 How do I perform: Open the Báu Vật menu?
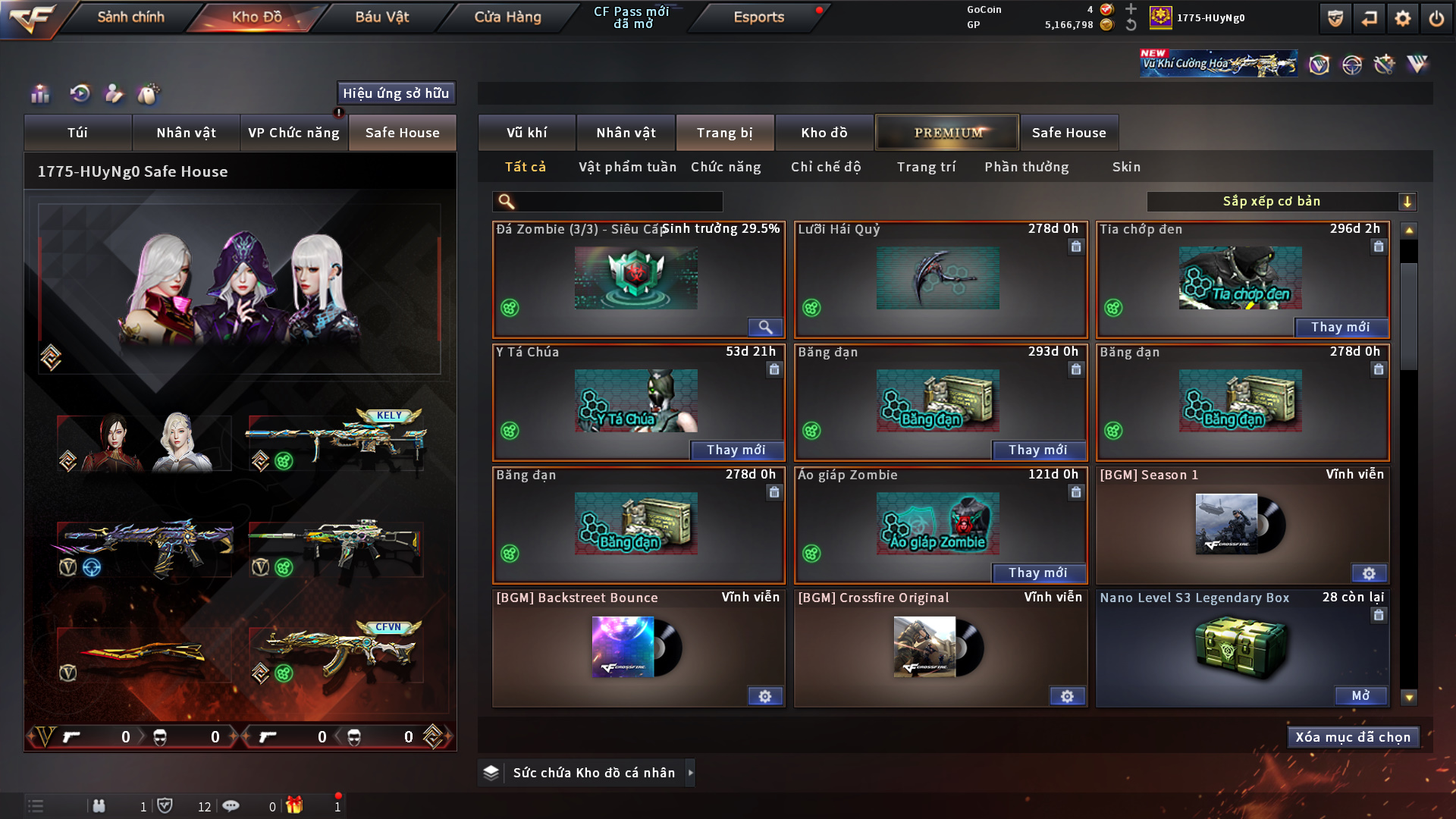(381, 17)
